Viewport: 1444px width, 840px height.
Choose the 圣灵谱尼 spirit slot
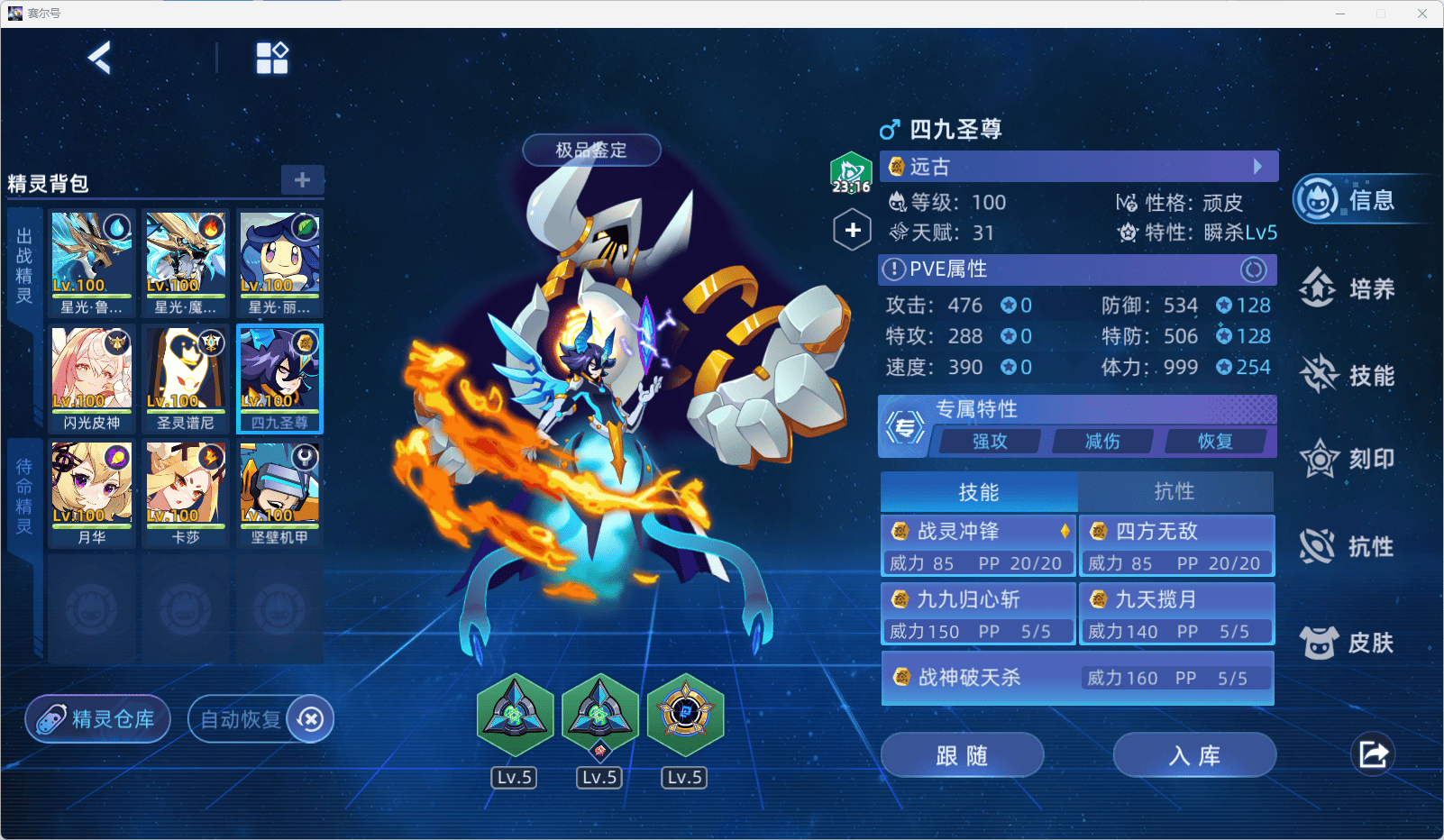click(186, 379)
